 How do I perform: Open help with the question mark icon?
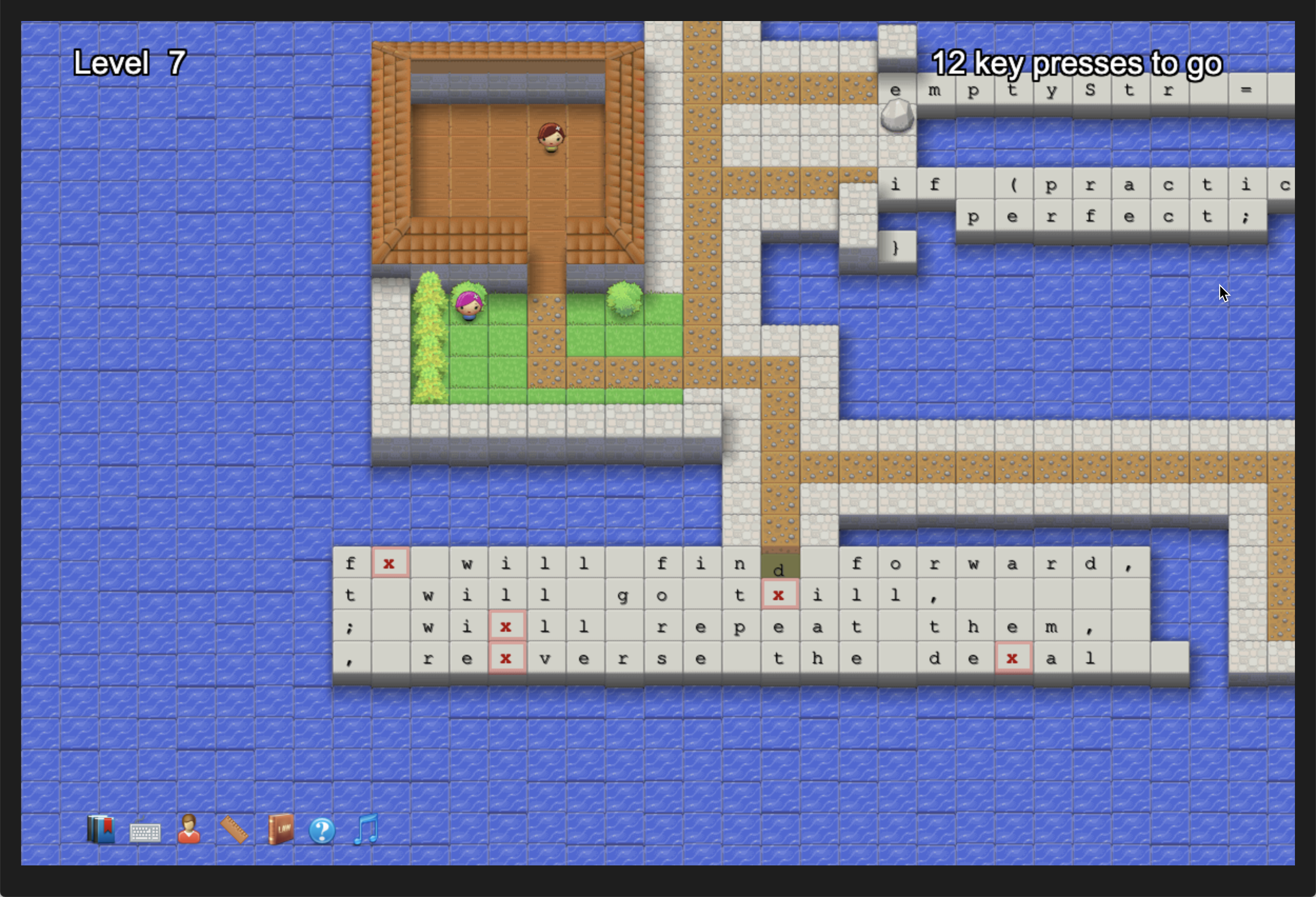click(x=322, y=831)
